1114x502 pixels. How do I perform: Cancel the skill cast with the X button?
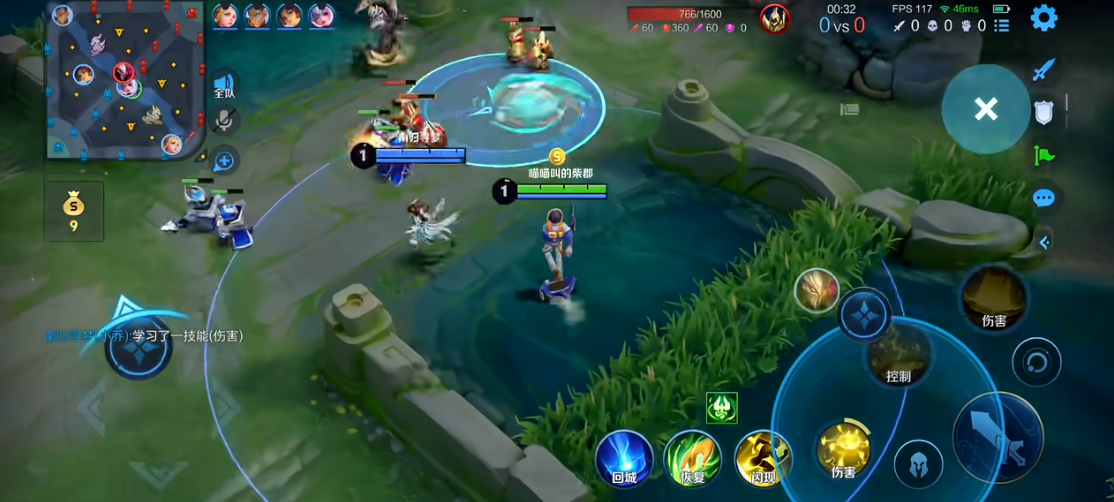986,109
